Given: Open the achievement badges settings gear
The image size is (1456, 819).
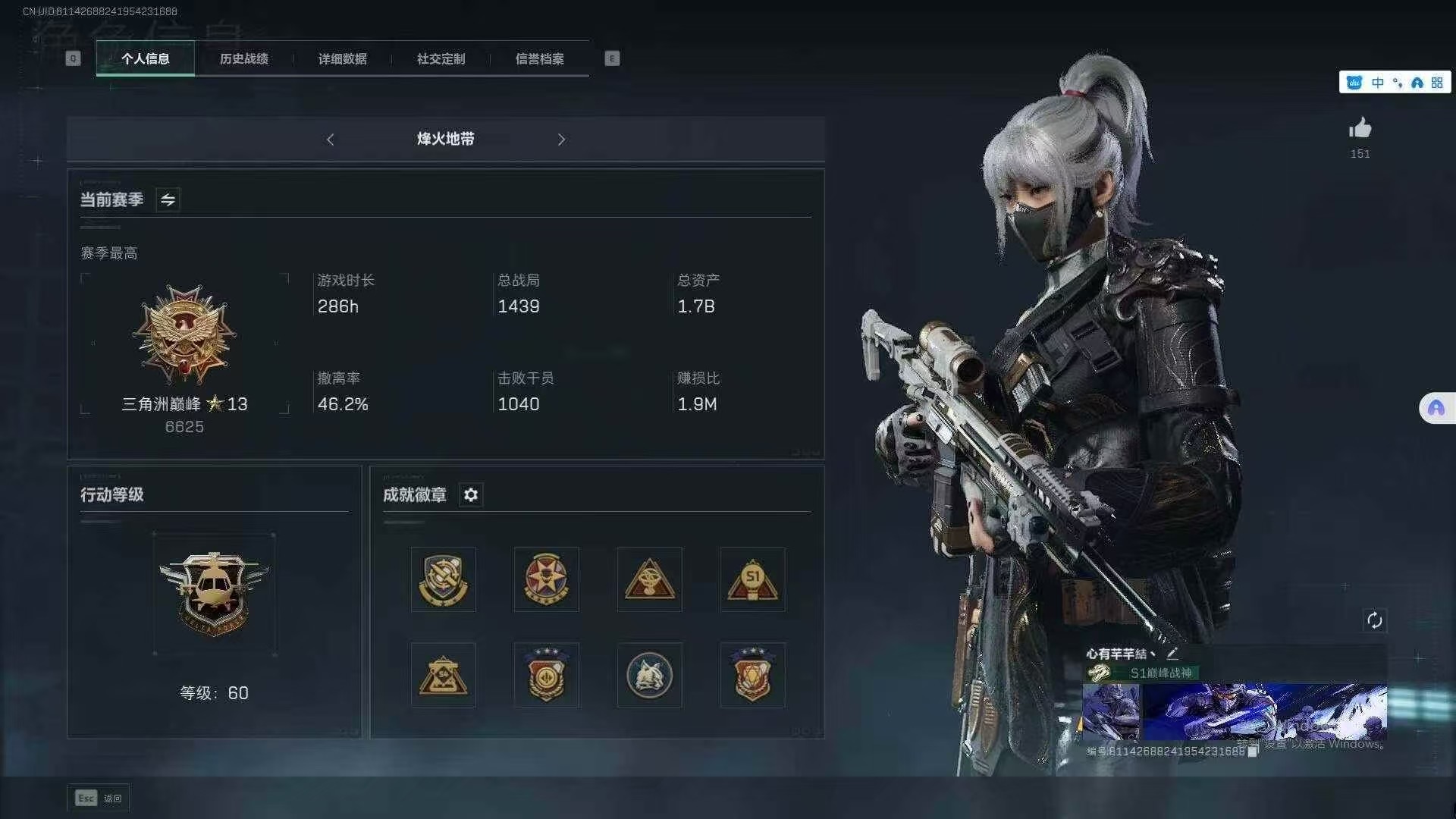Looking at the screenshot, I should click(x=471, y=495).
